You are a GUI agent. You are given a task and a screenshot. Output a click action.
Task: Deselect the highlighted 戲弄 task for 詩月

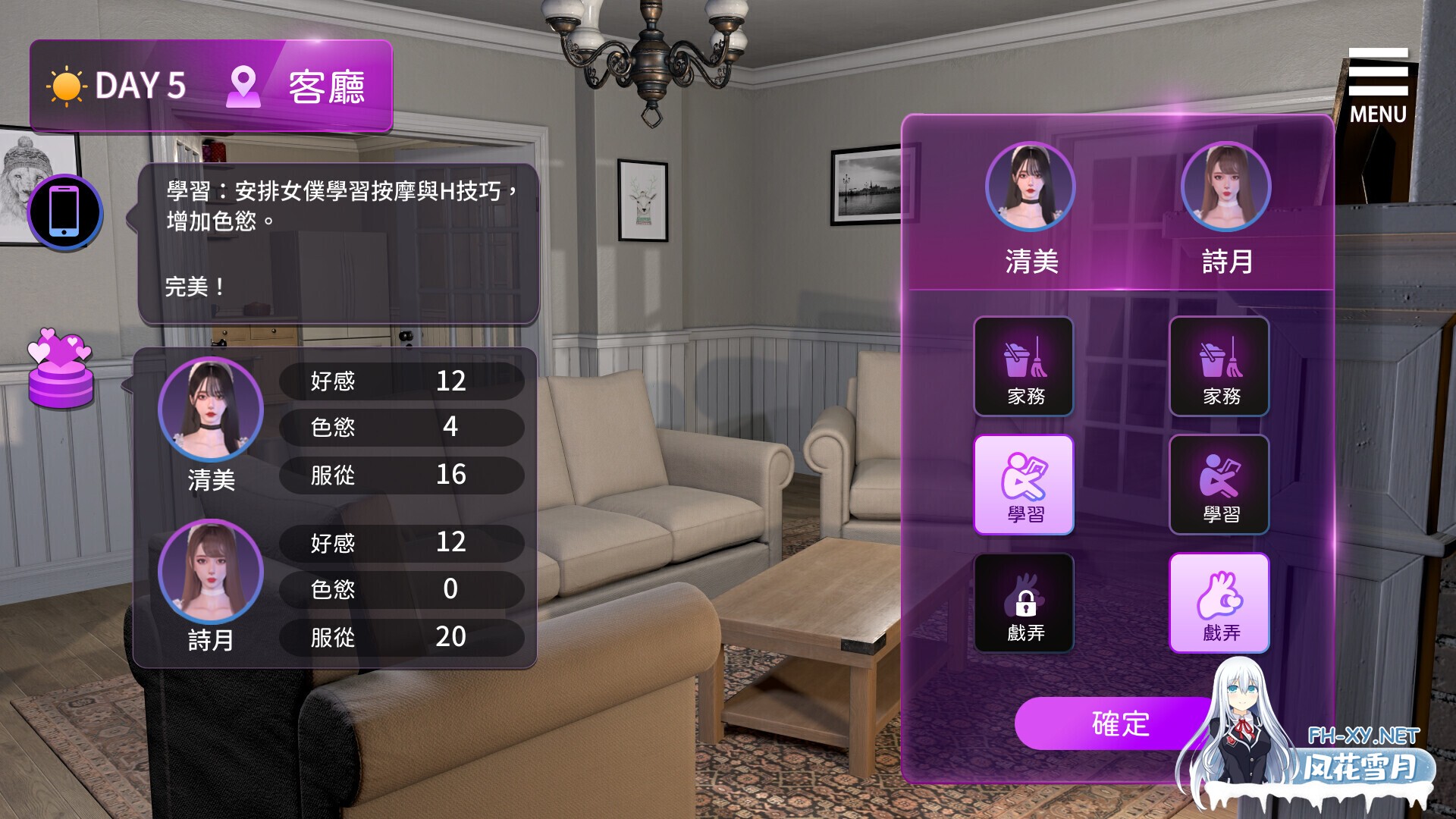coord(1219,603)
